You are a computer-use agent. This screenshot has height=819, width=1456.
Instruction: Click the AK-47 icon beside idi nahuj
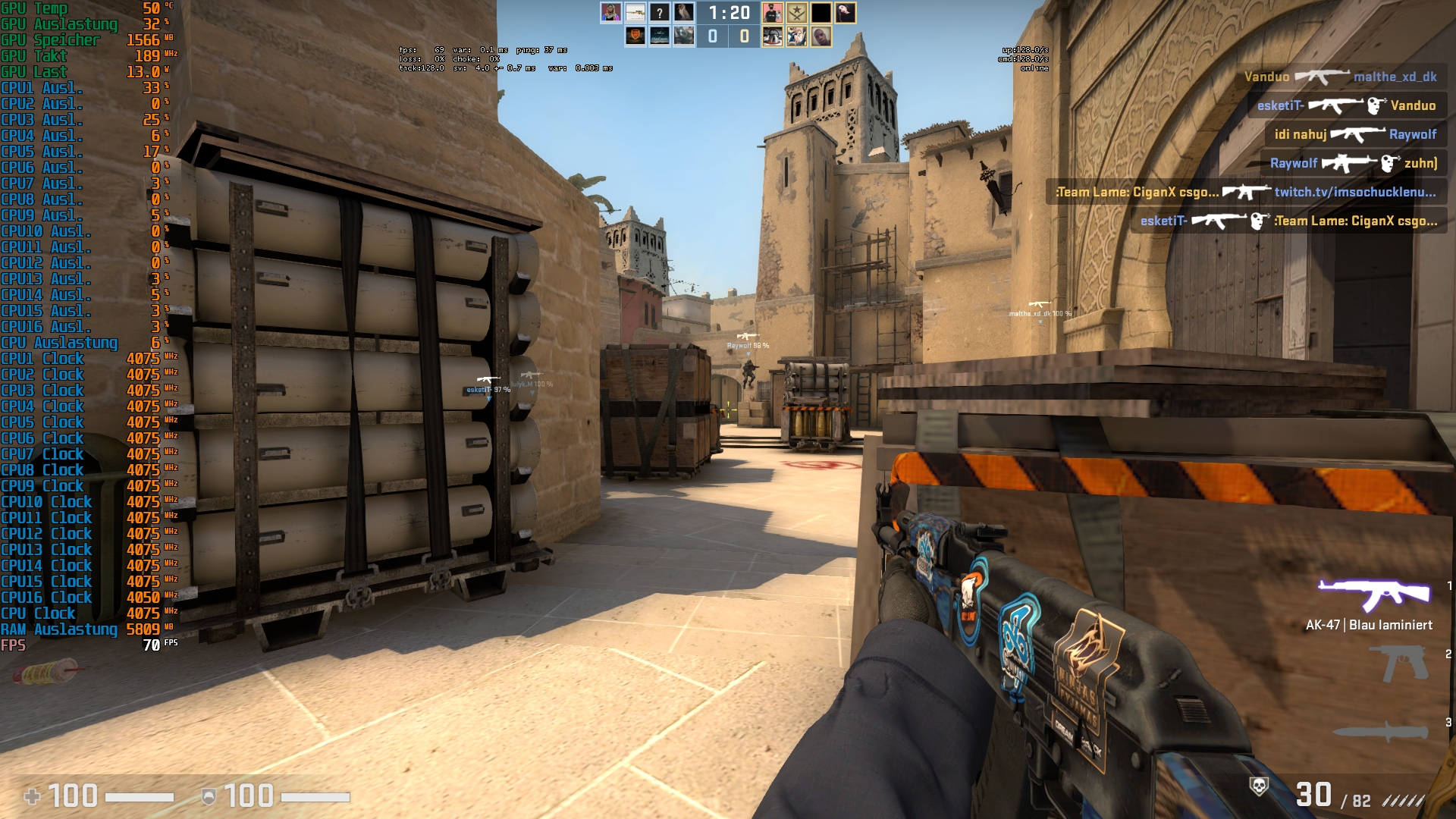tap(1358, 134)
